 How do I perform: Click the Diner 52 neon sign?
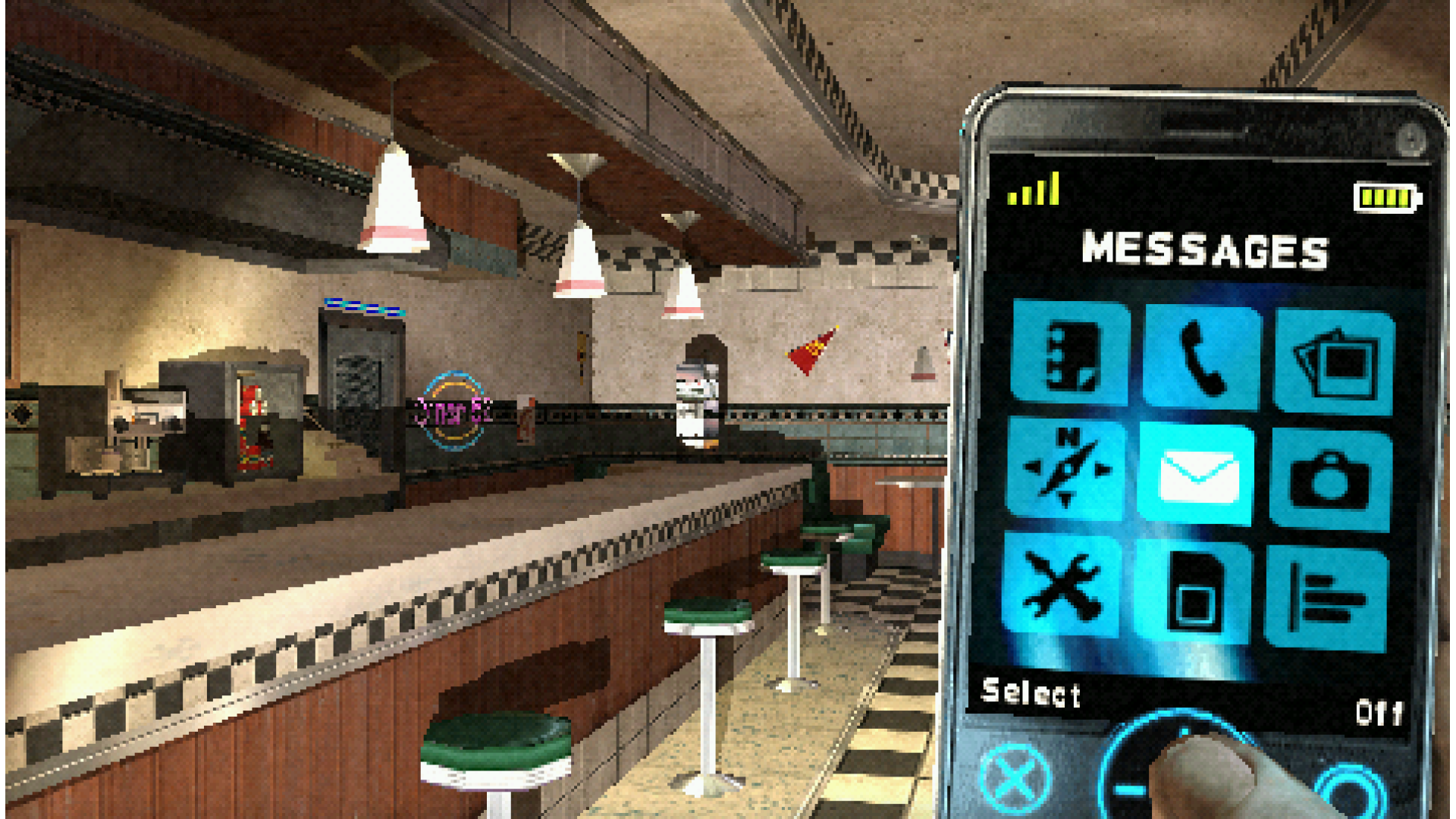pyautogui.click(x=453, y=409)
